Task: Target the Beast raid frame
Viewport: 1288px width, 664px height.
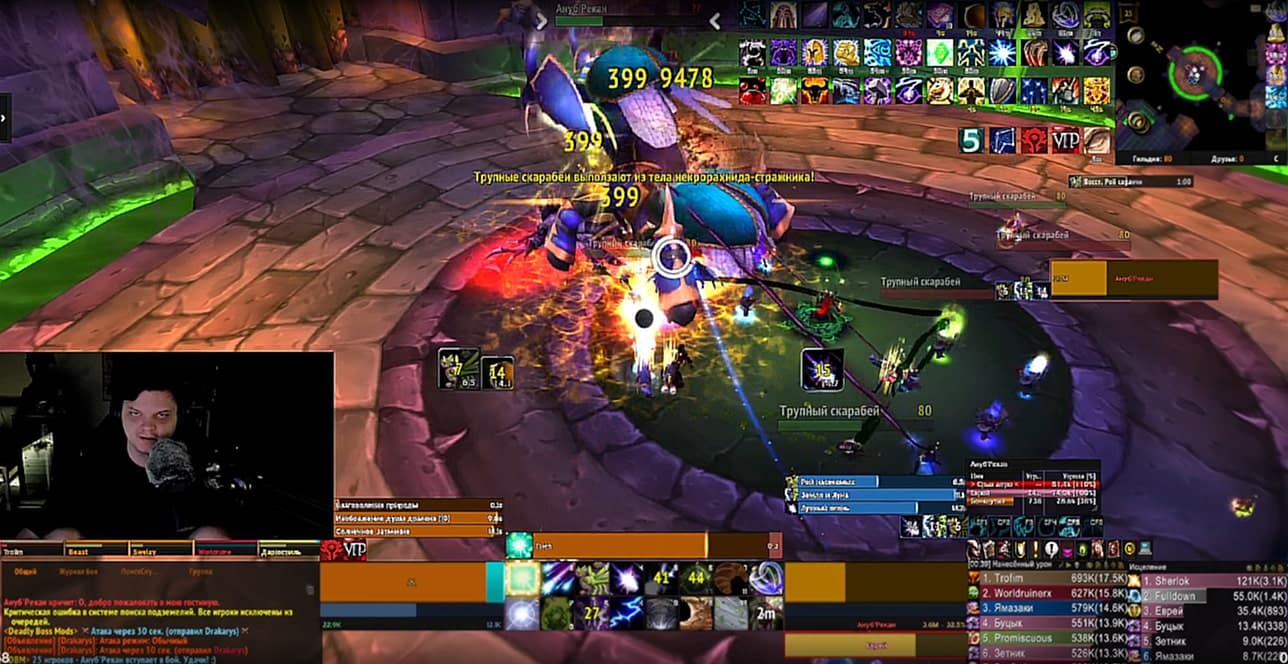Action: (92, 550)
